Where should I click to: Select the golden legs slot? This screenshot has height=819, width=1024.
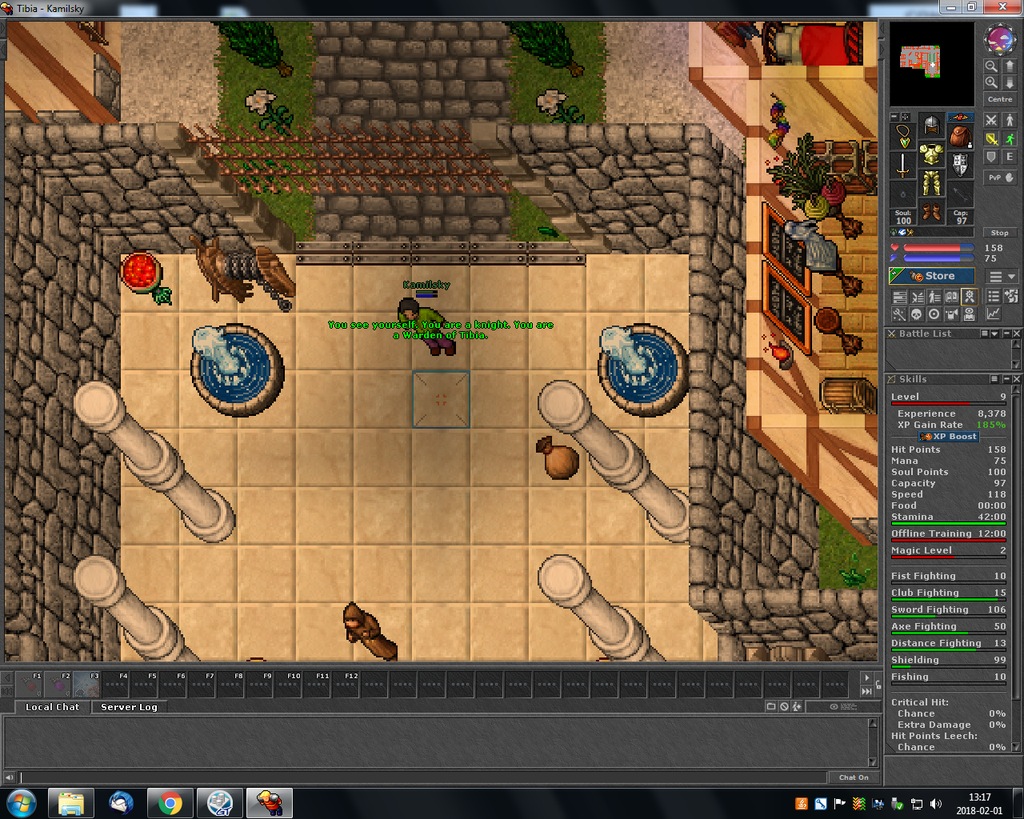[932, 184]
